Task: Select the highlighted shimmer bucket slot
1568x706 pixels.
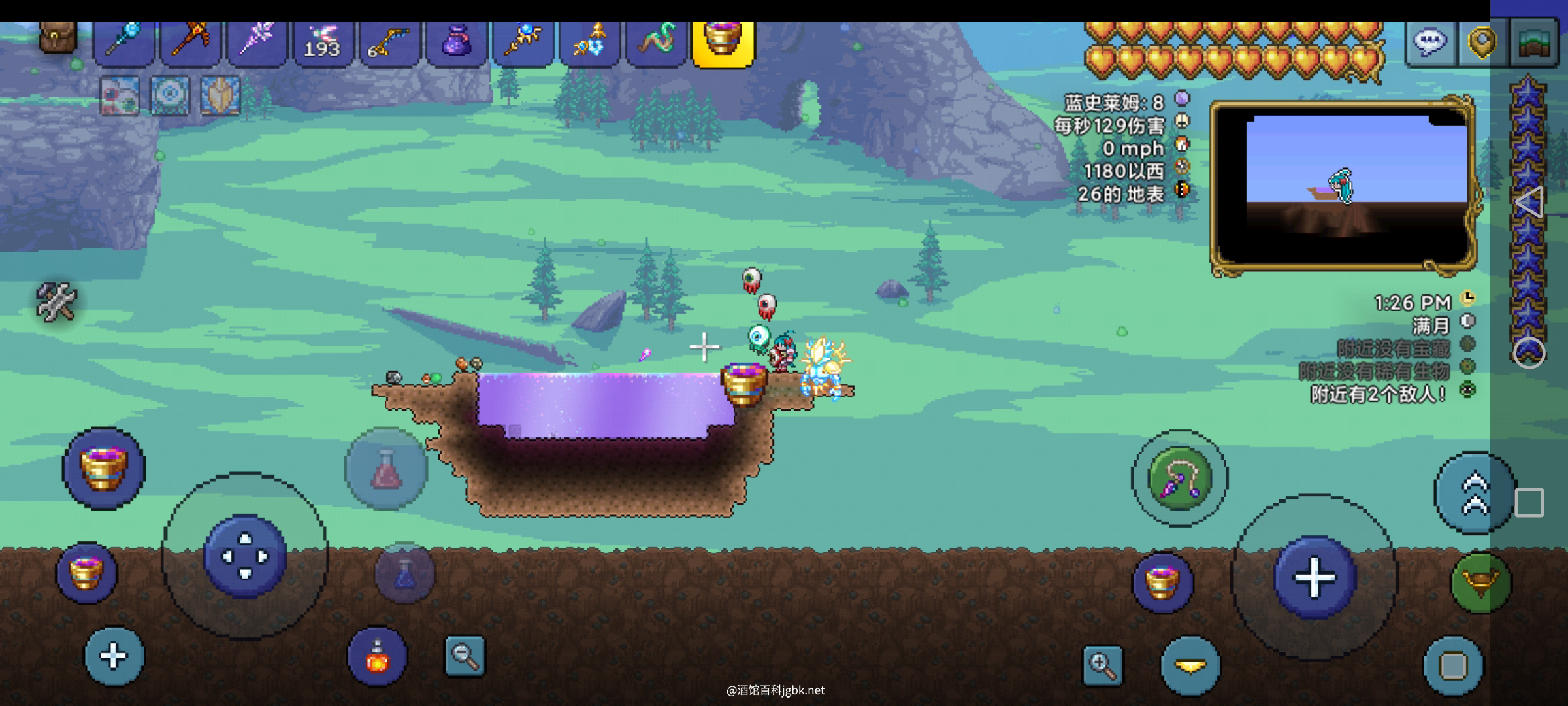Action: tap(723, 42)
